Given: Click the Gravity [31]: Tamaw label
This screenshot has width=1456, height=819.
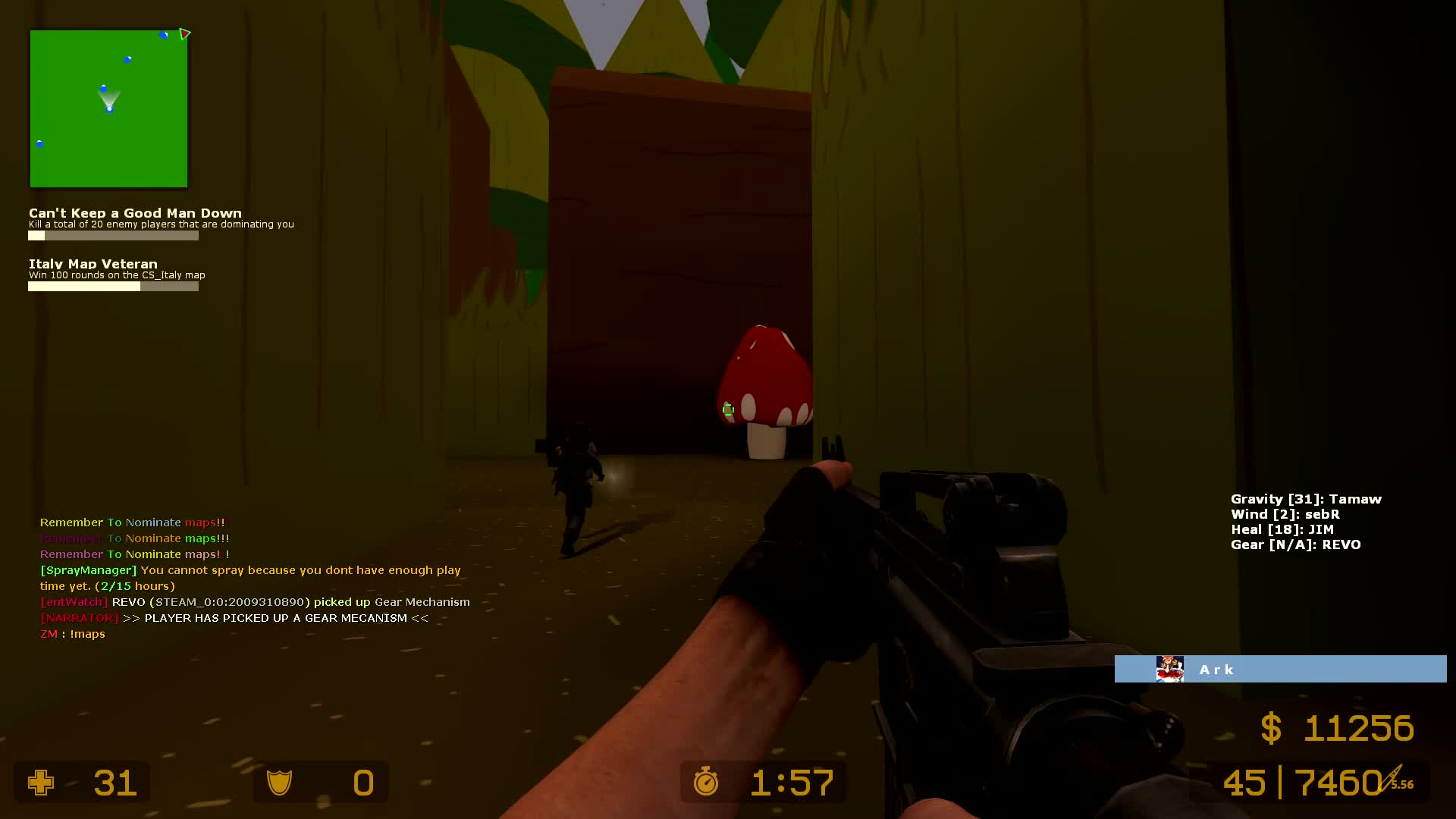Looking at the screenshot, I should (x=1305, y=499).
